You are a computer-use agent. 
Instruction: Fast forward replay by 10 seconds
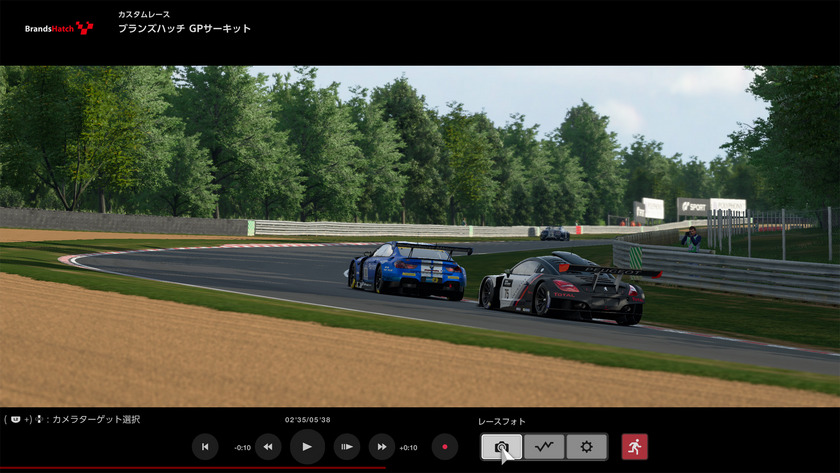(381, 447)
